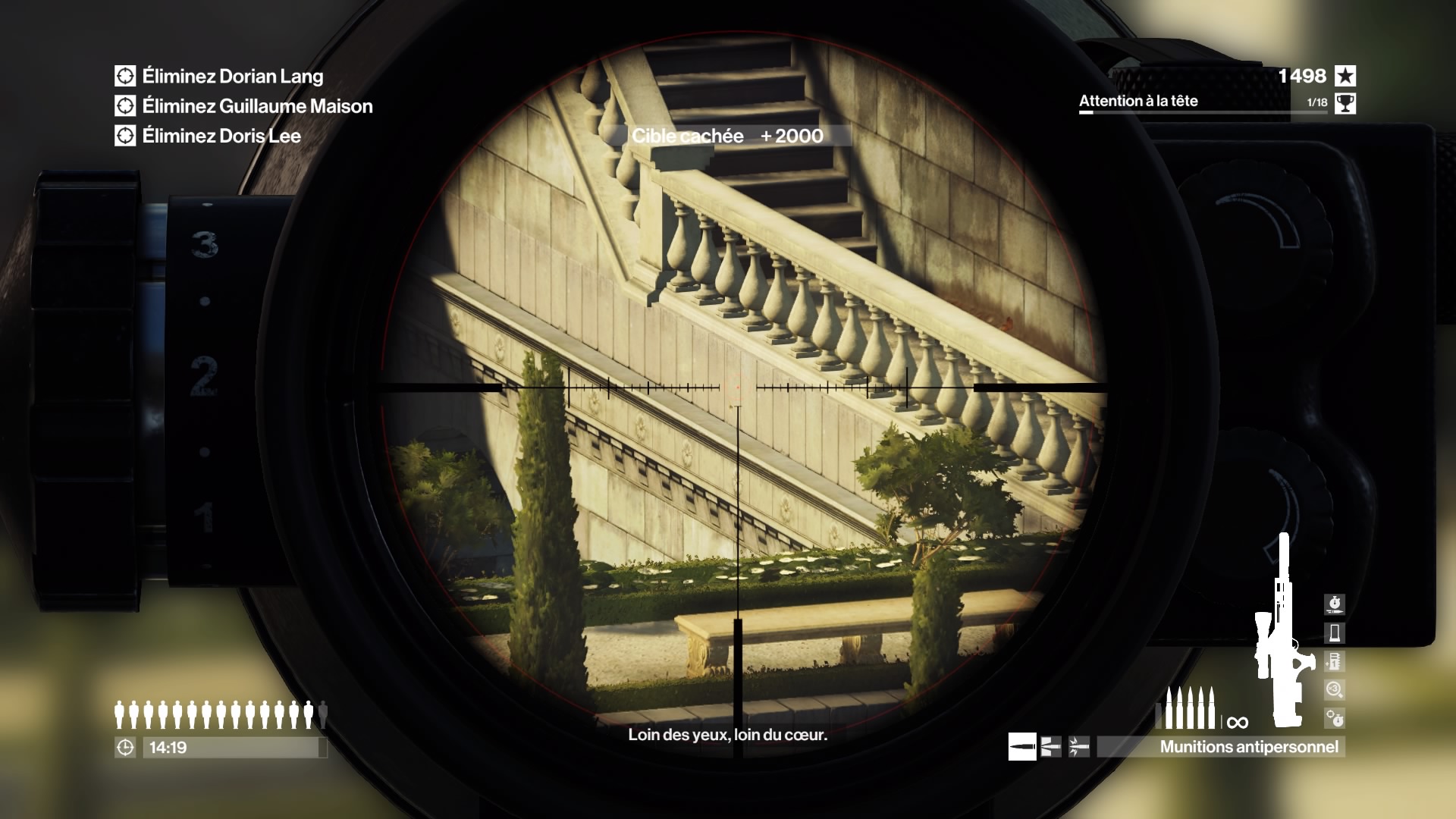Select the standard antipersonnel bullet ammo icon
The width and height of the screenshot is (1456, 819).
pyautogui.click(x=1021, y=747)
